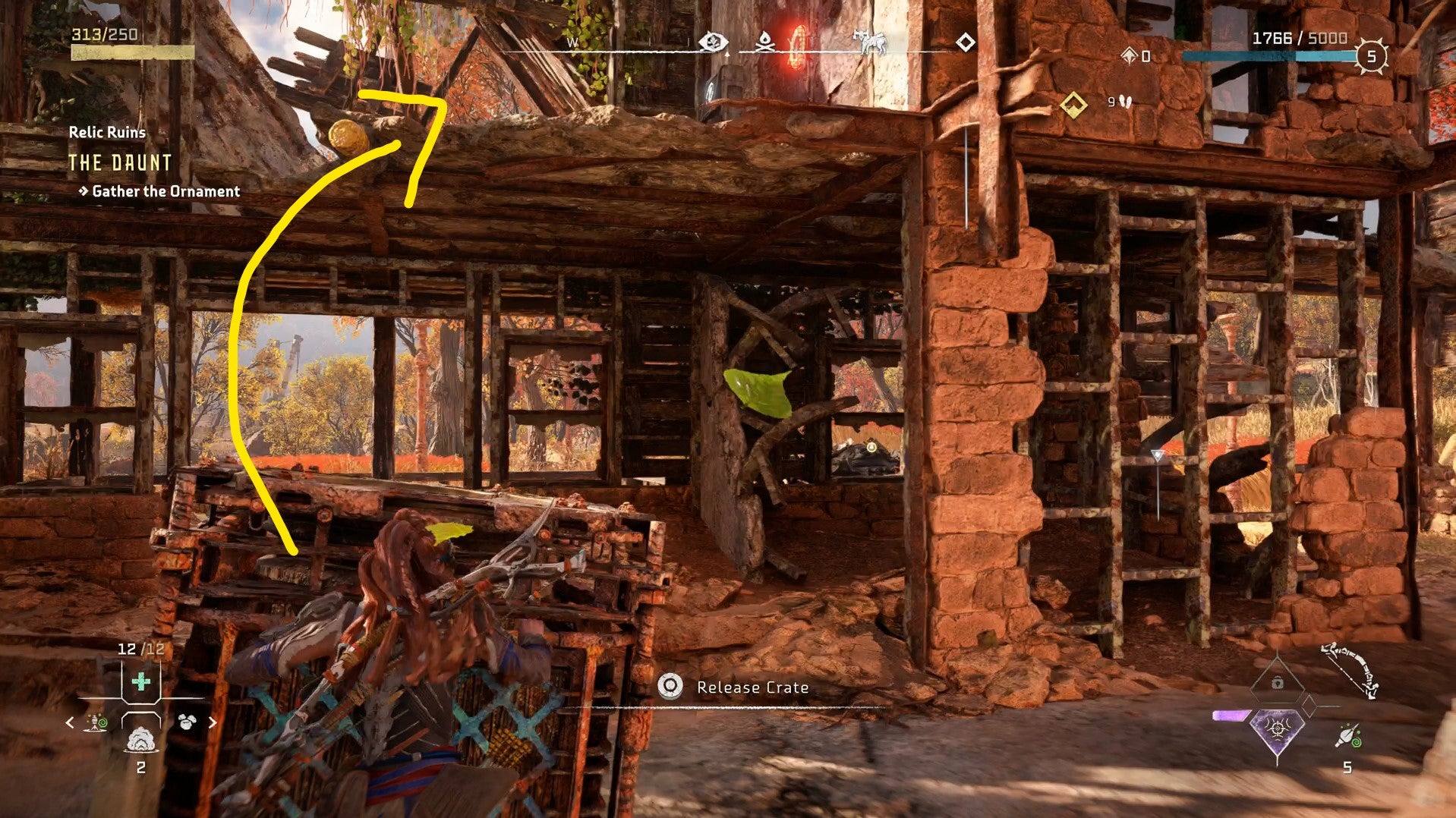Open the footprints tracker showing 9
Image resolution: width=1456 pixels, height=818 pixels.
click(1113, 99)
